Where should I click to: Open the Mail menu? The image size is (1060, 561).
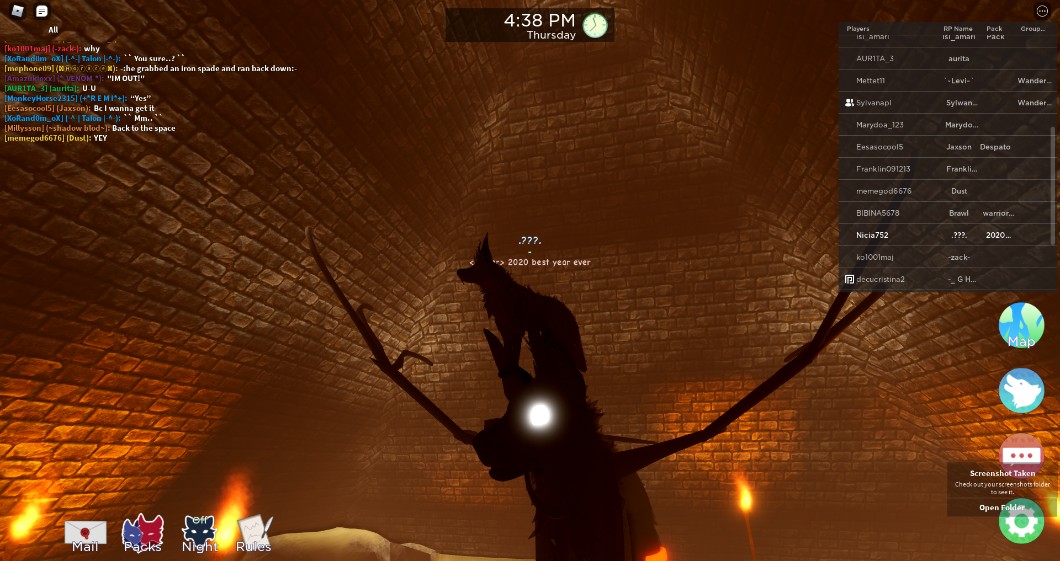point(85,534)
